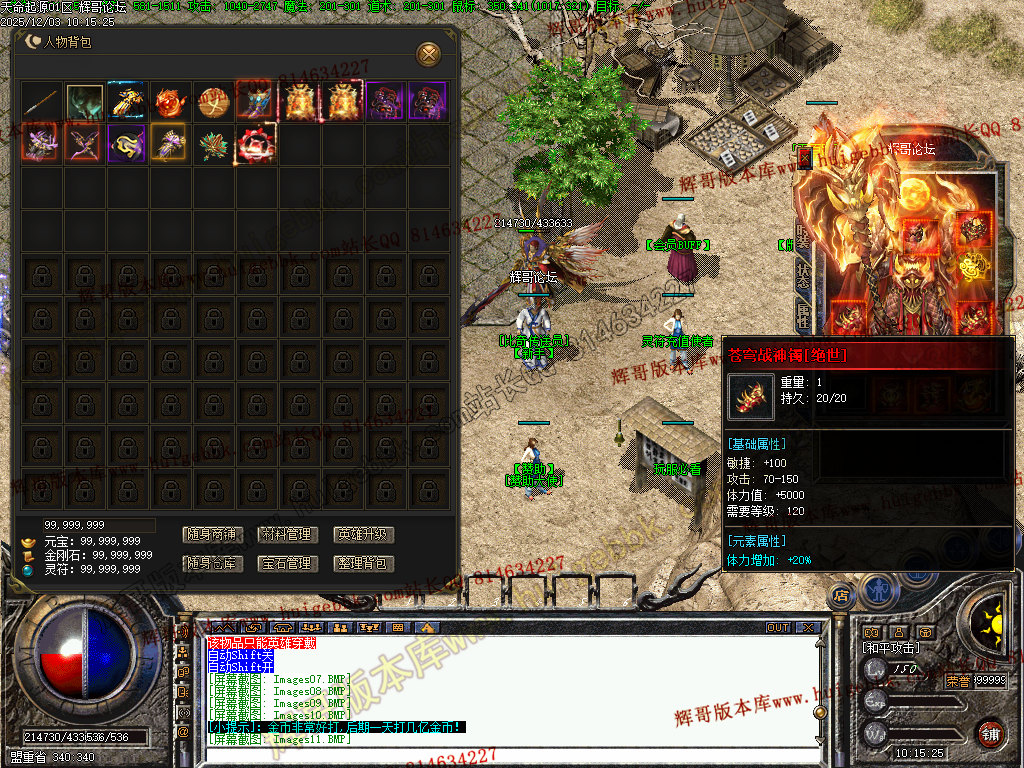The image size is (1024, 768).
Task: Open the 随身仓库 portable warehouse
Action: (x=212, y=564)
